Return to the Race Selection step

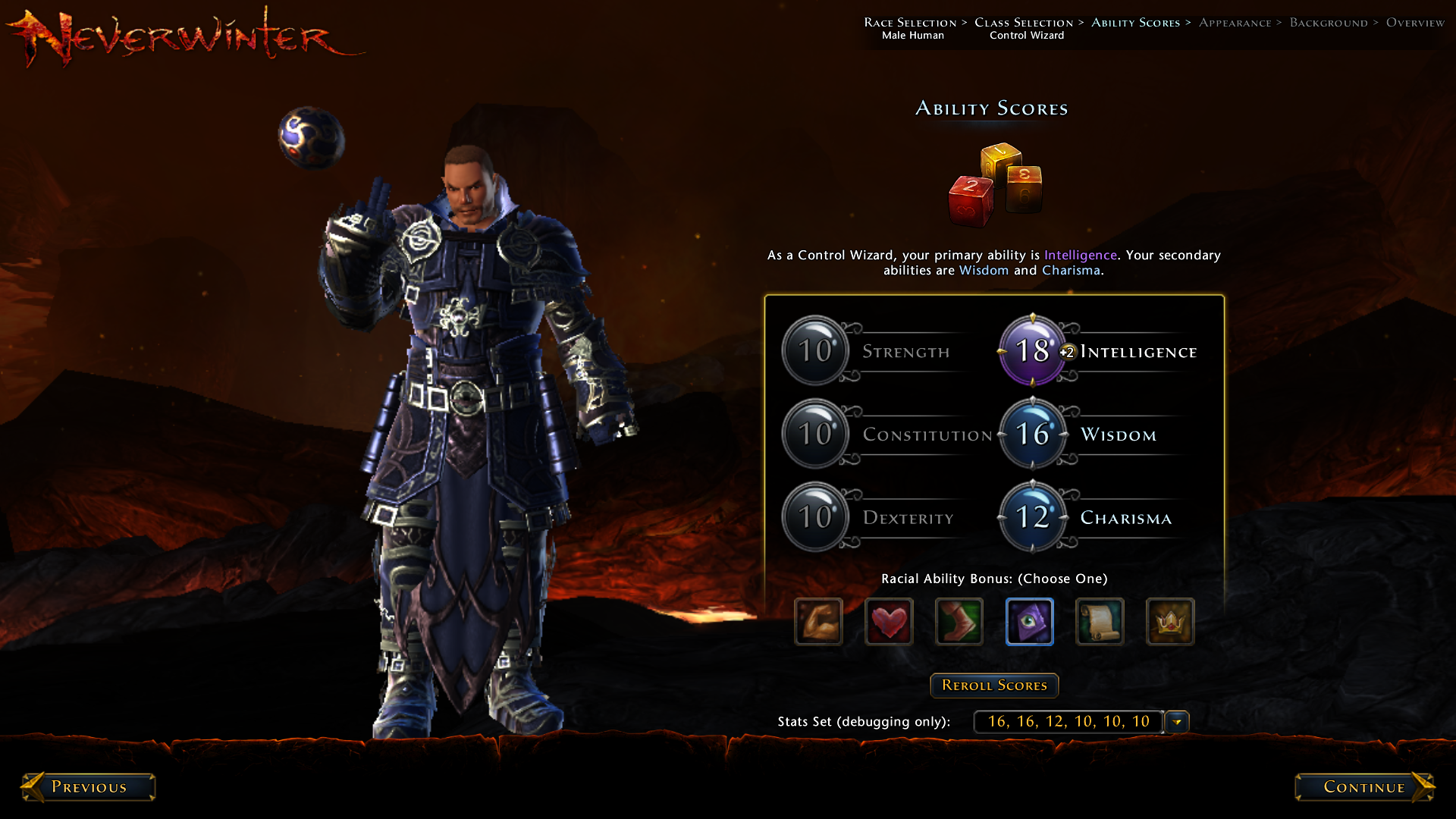(910, 23)
